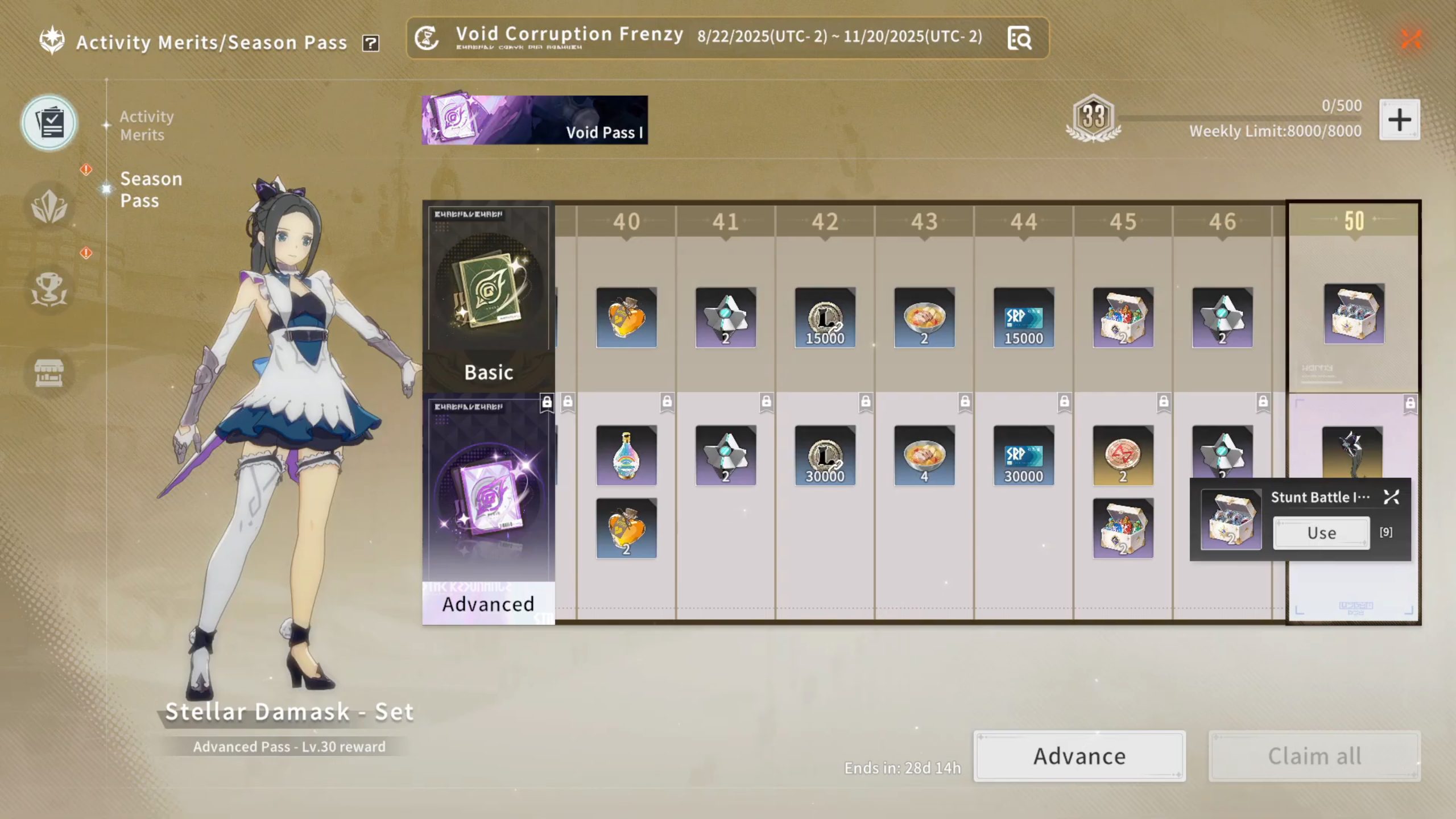Select the level 42 basic 15000 coin reward
The image size is (1456, 819).
point(825,317)
